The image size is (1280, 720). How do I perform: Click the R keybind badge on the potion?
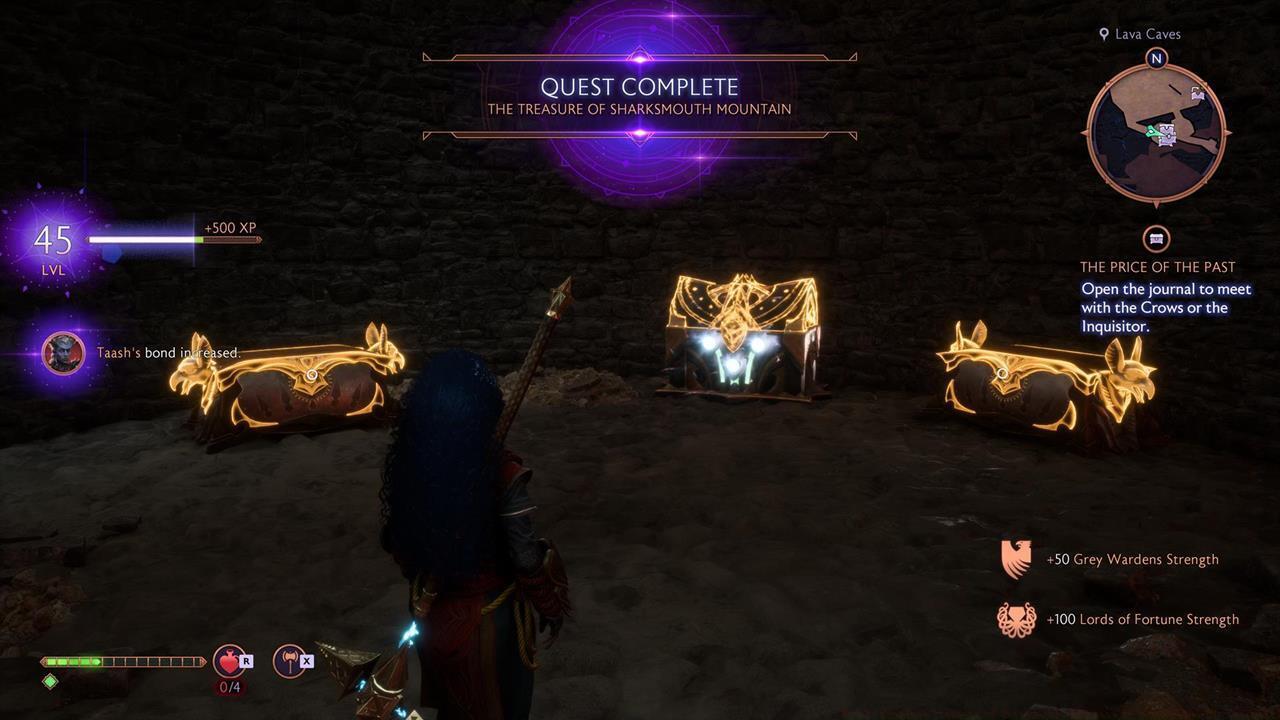pos(246,661)
